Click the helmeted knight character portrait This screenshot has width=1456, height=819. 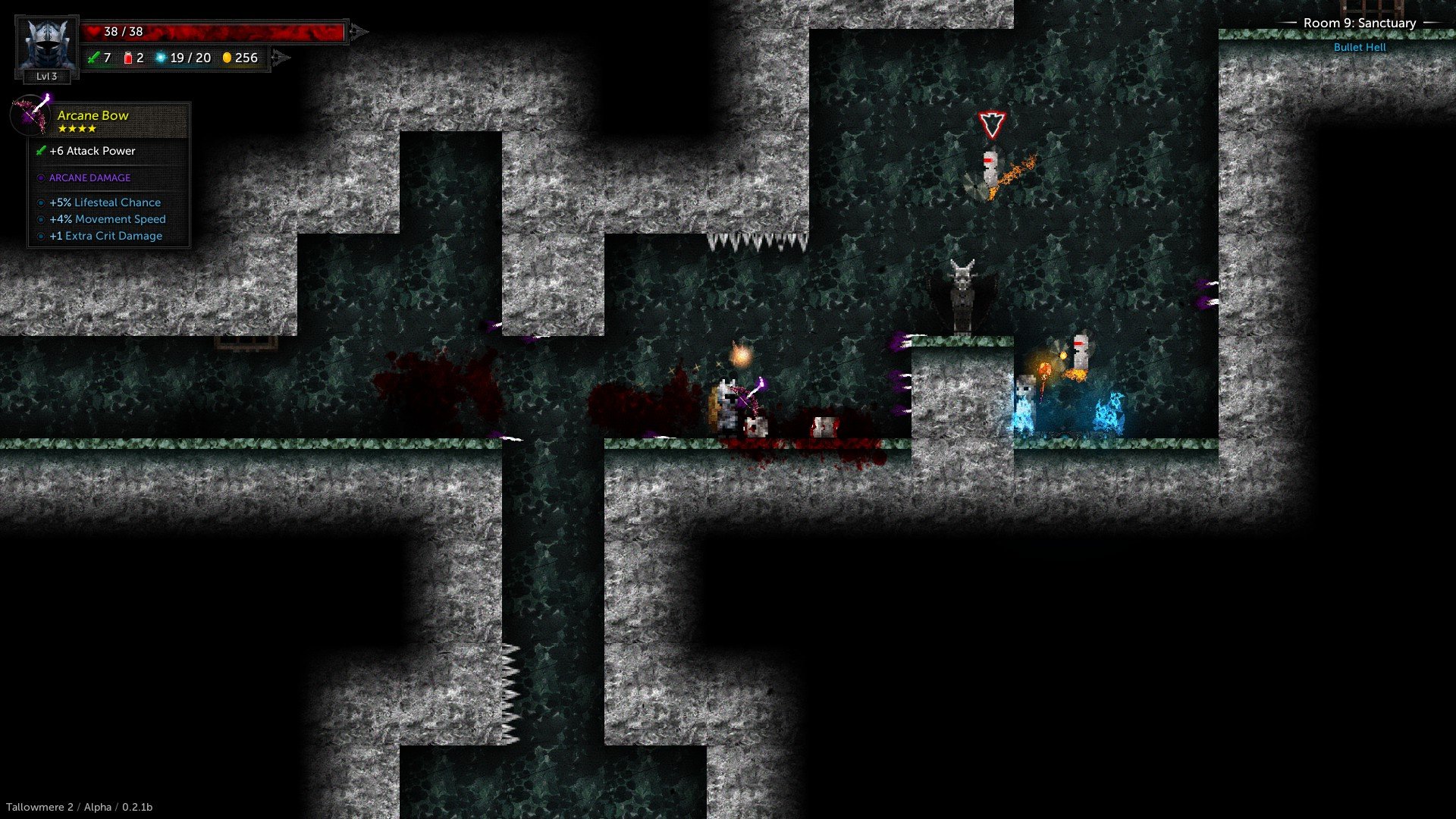(x=46, y=44)
